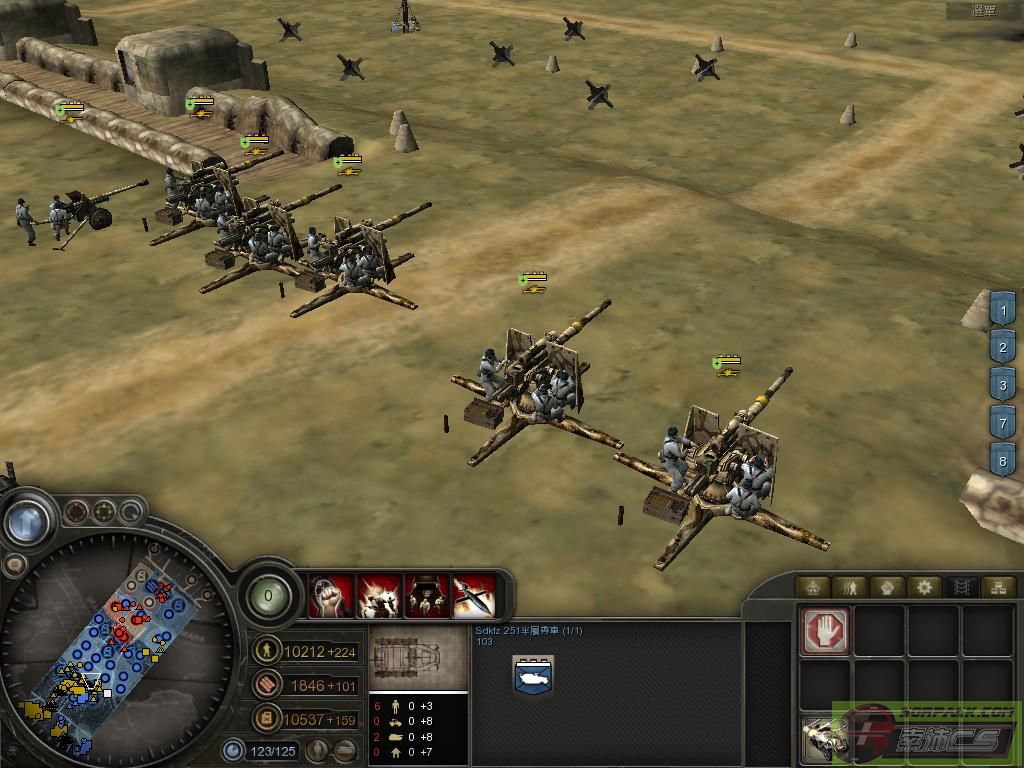Issue the red stop-hand command
1024x768 pixels.
tap(826, 630)
